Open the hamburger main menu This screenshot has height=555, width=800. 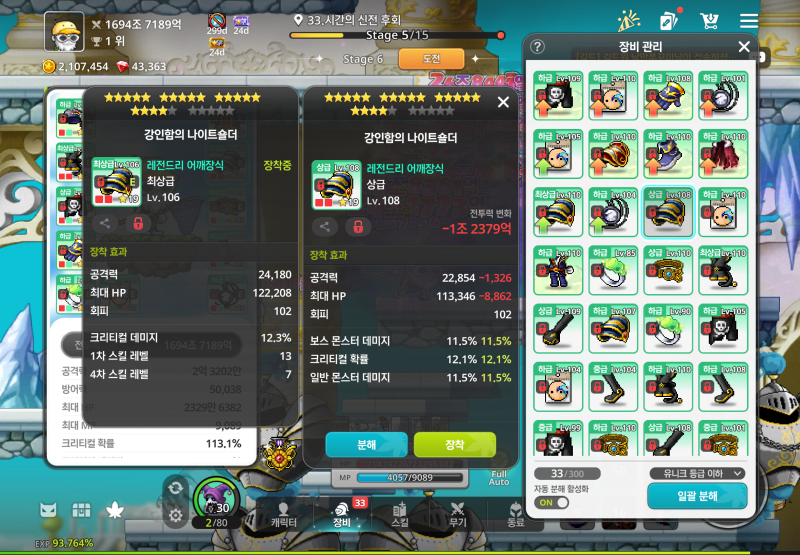pos(748,21)
